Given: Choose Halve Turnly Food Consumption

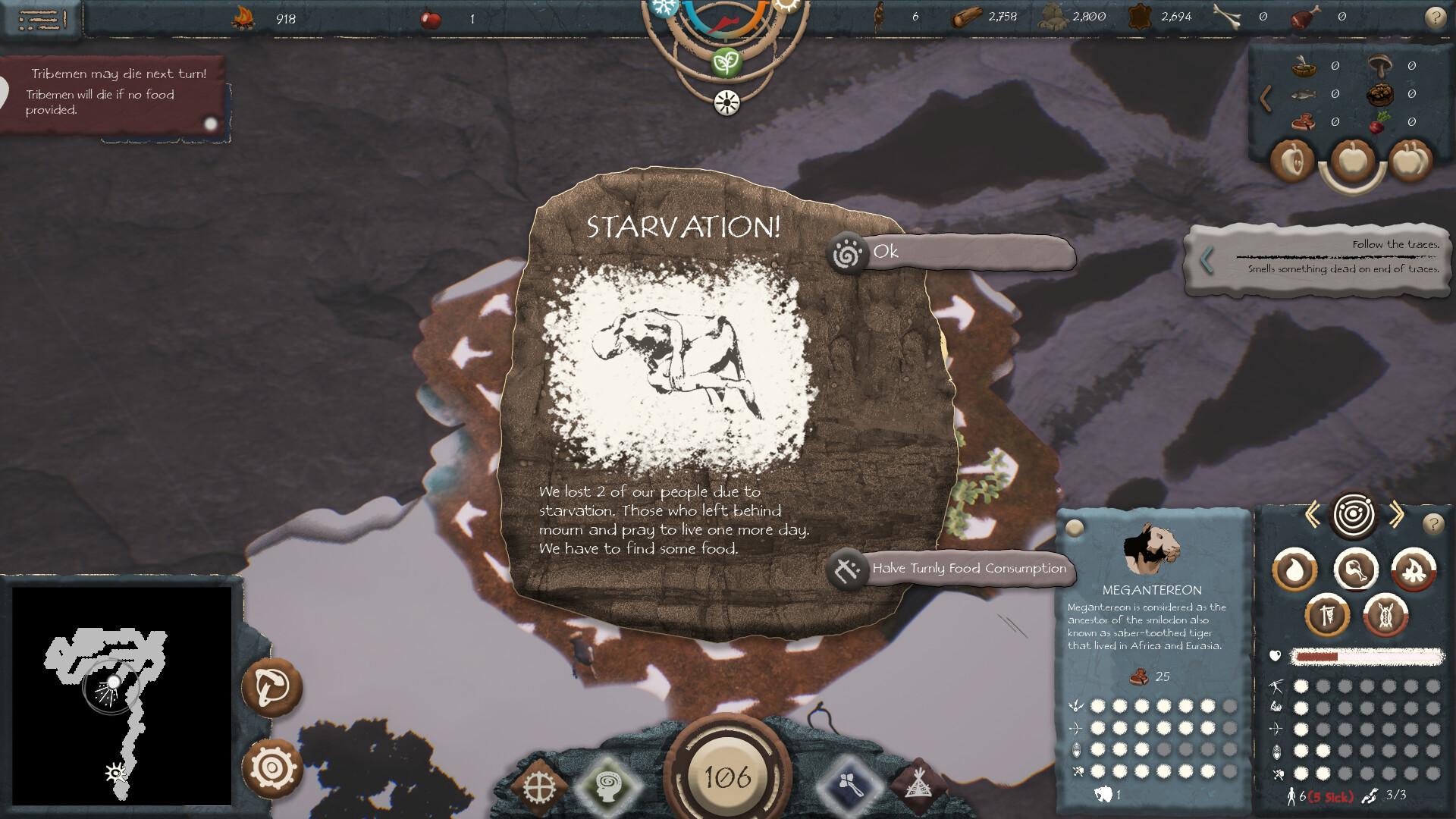Looking at the screenshot, I should click(x=952, y=569).
